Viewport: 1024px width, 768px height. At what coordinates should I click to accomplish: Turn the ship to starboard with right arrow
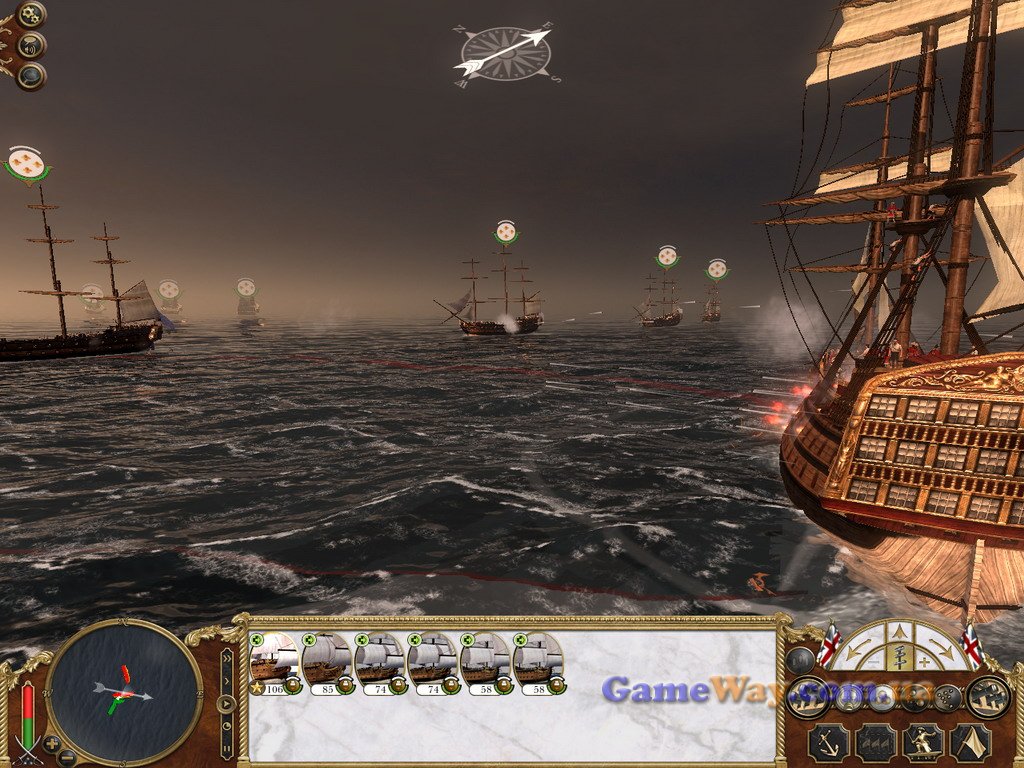[x=940, y=648]
